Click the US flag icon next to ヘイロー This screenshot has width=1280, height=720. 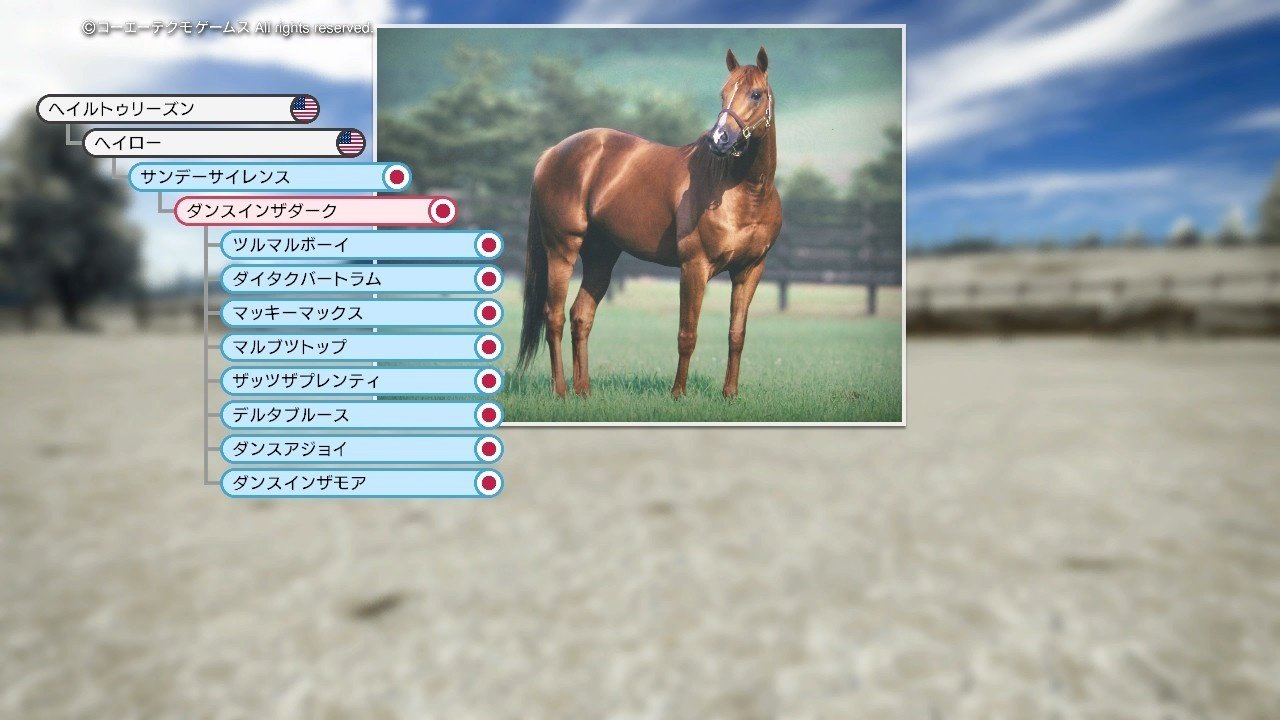coord(350,142)
